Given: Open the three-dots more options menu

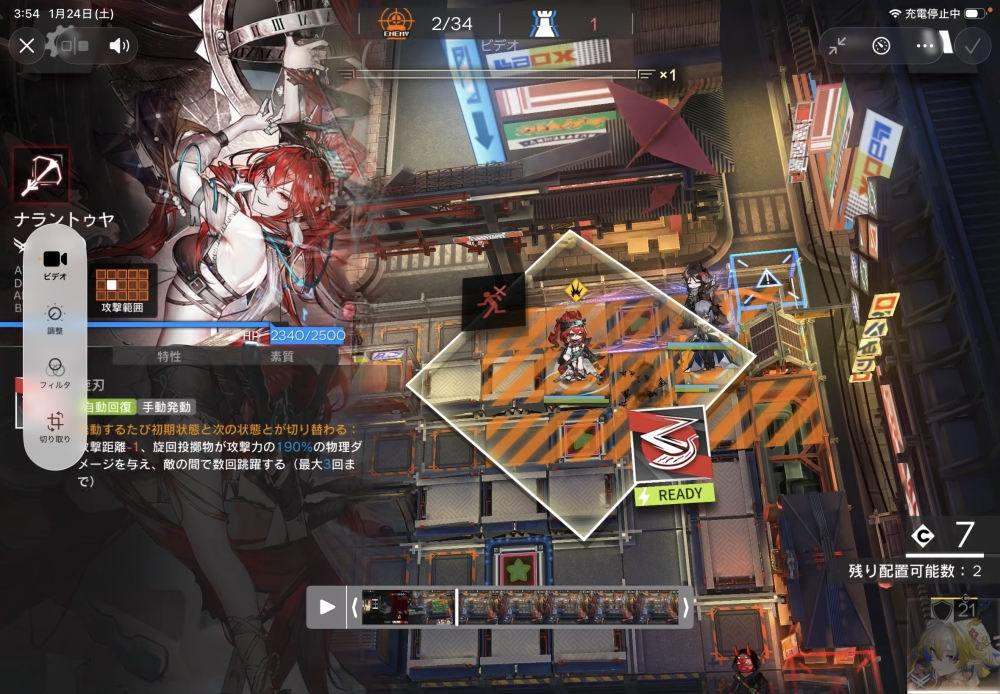Looking at the screenshot, I should [925, 45].
